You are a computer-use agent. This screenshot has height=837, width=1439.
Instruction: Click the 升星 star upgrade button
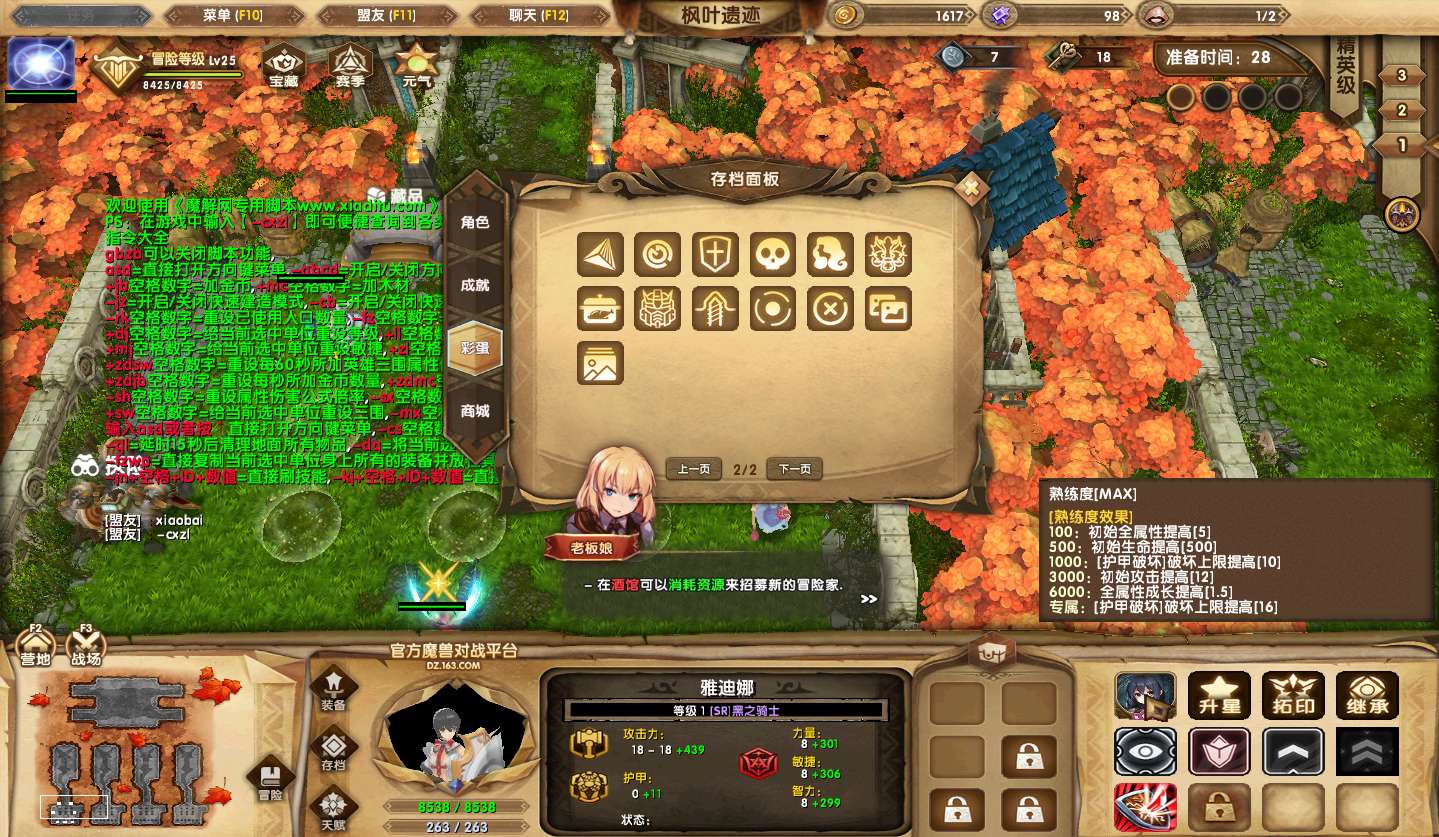pyautogui.click(x=1219, y=696)
